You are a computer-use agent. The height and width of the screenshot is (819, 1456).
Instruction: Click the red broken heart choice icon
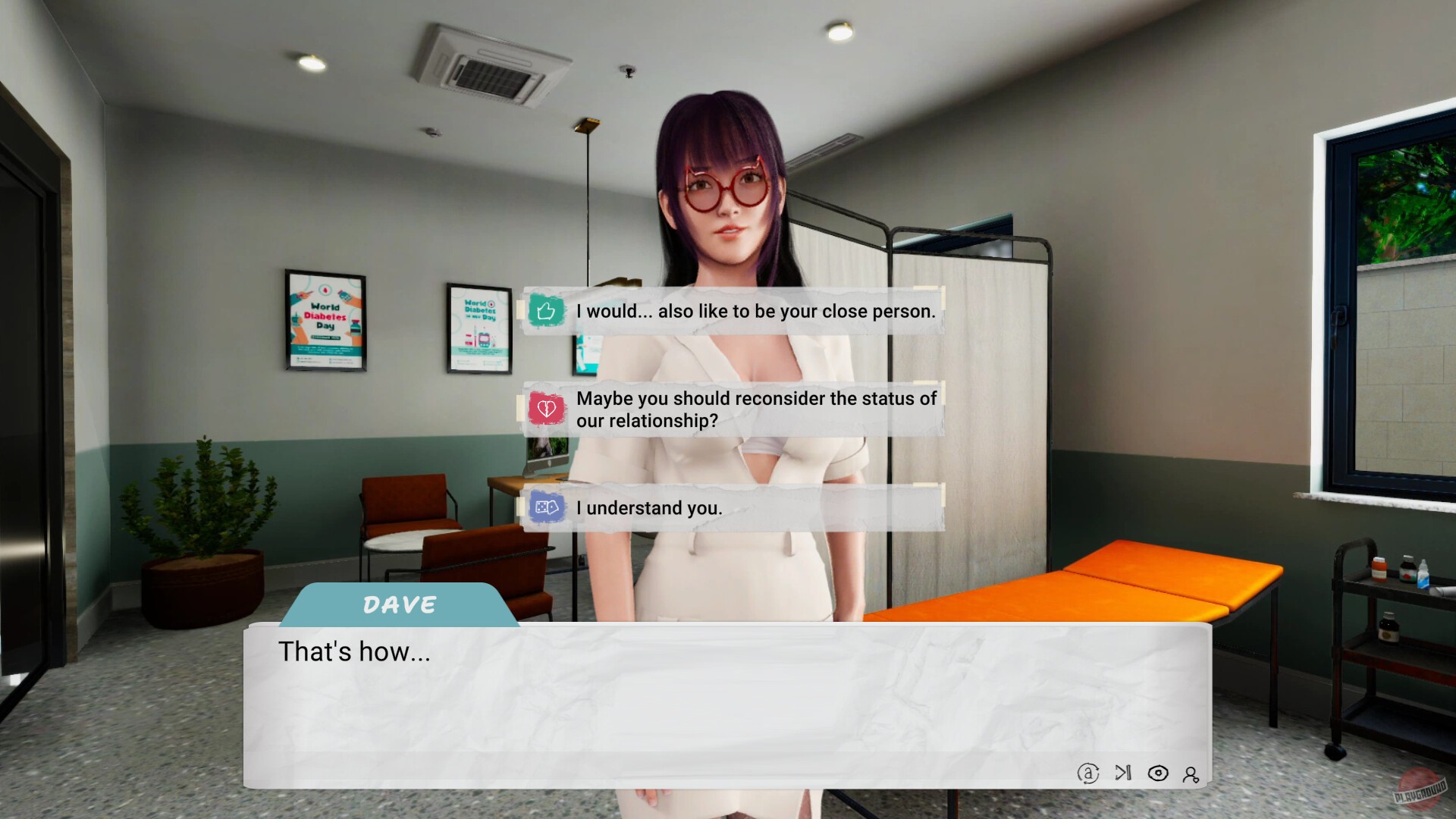coord(548,409)
